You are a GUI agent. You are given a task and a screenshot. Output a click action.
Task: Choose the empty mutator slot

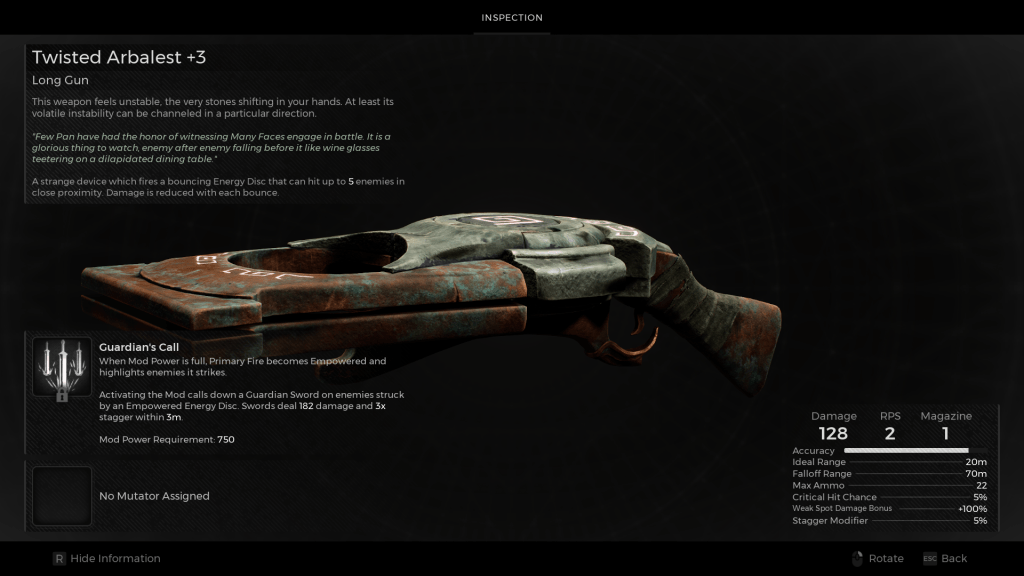(x=62, y=496)
